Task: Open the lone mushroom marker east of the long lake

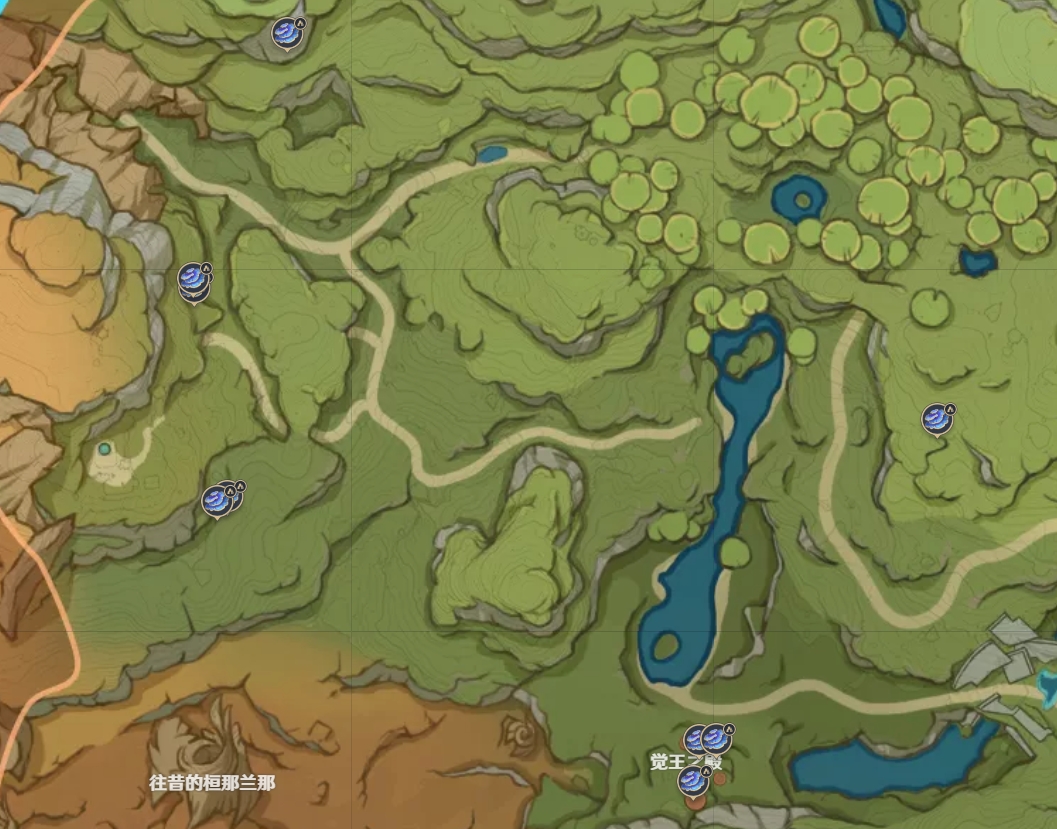Action: click(935, 418)
